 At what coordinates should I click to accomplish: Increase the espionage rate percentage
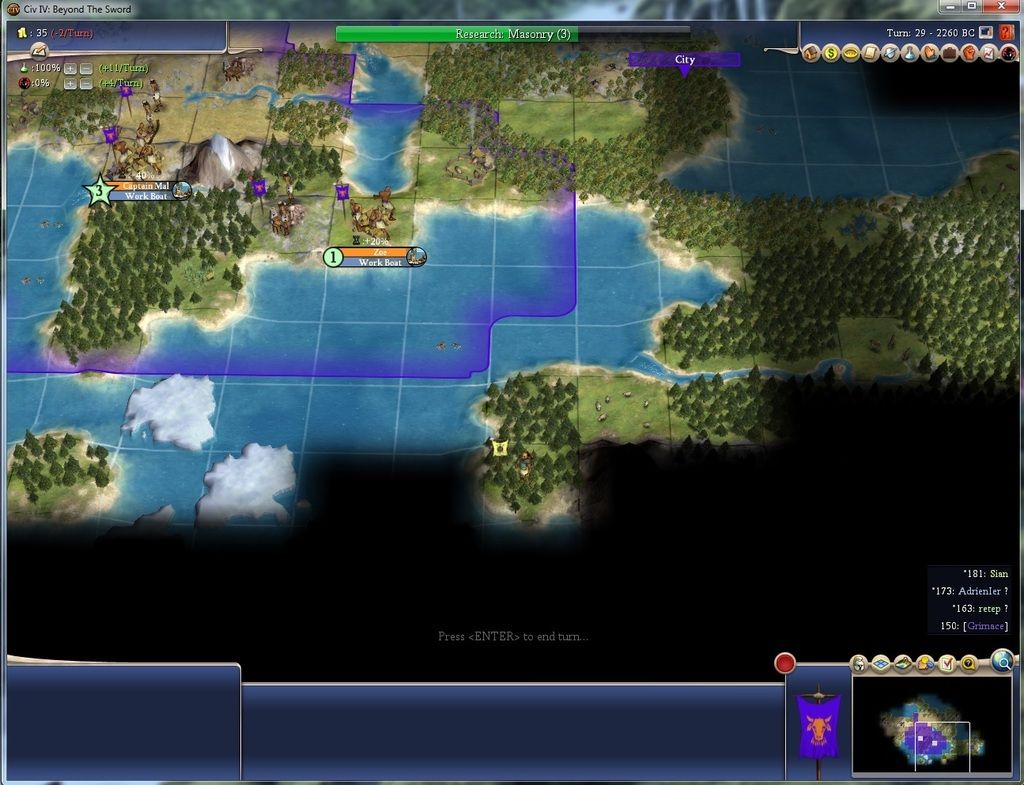pyautogui.click(x=71, y=83)
